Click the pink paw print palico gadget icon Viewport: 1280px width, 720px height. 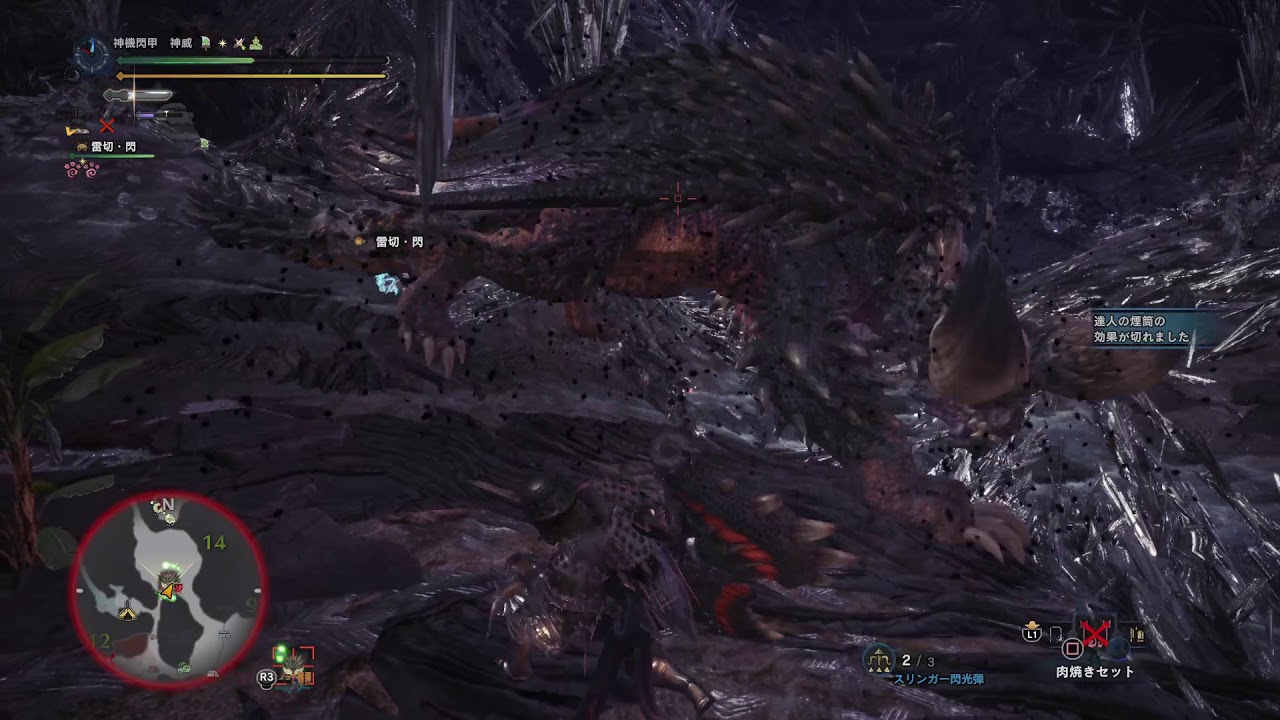[x=82, y=169]
